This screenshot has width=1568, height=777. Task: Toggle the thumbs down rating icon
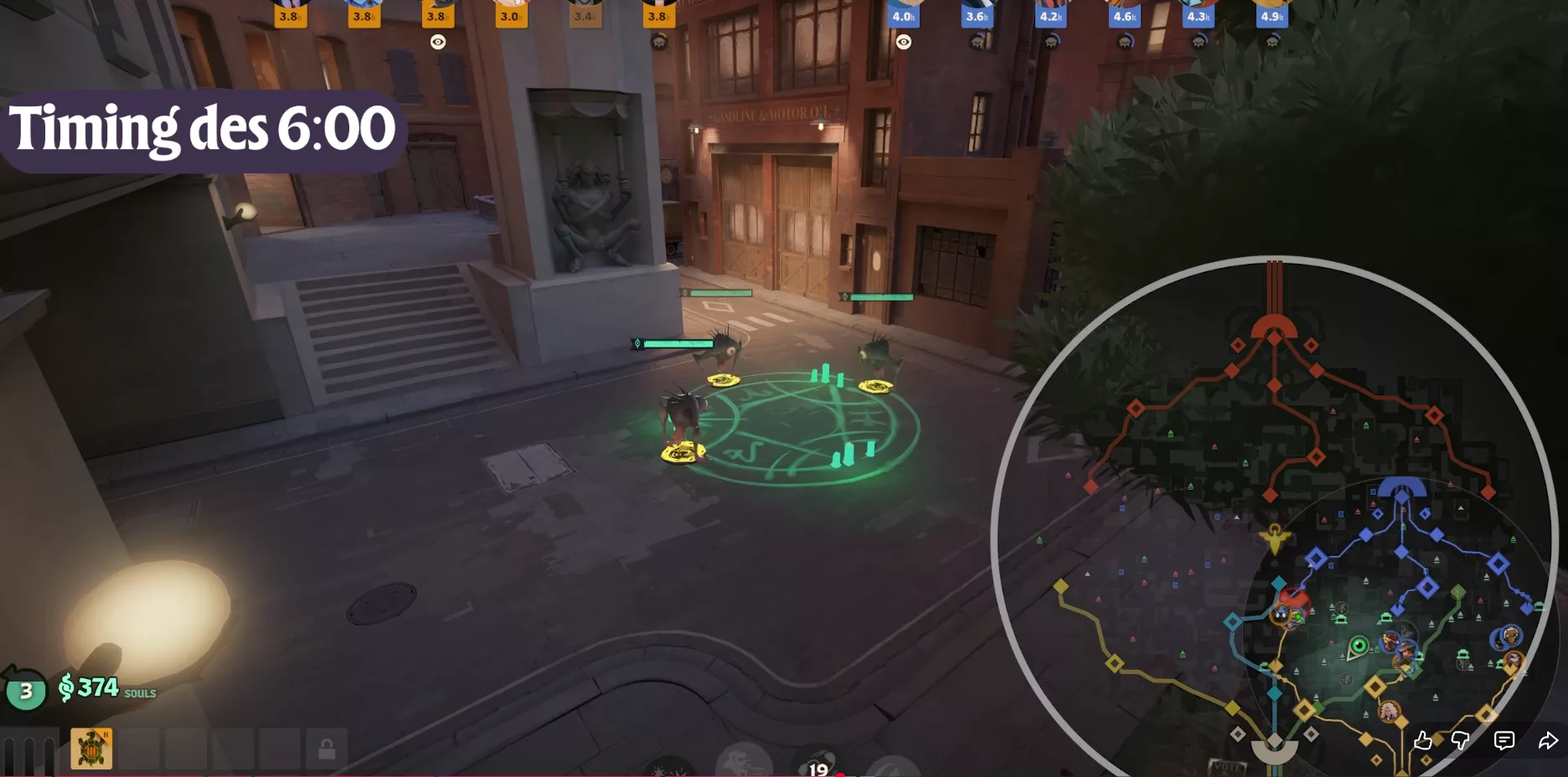(1461, 738)
